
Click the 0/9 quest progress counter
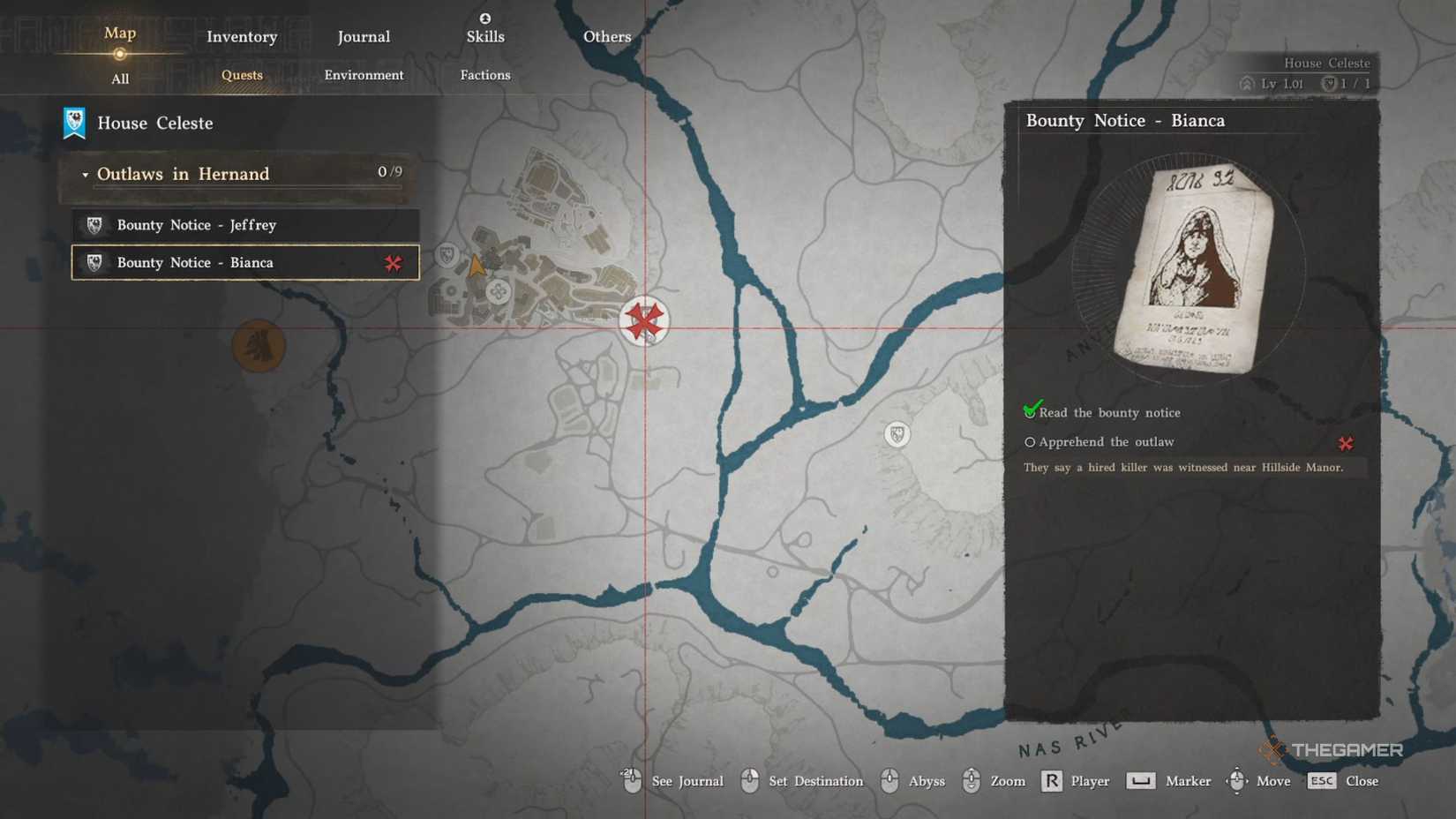tap(388, 173)
